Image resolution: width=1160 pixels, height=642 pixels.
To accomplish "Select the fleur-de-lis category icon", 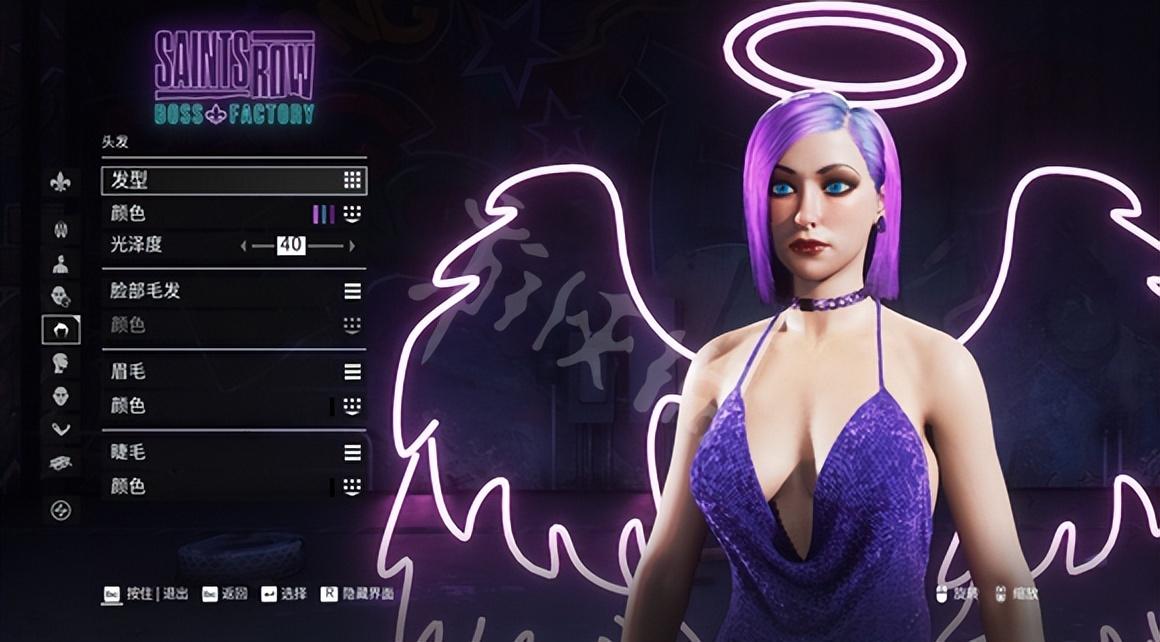I will click(61, 183).
